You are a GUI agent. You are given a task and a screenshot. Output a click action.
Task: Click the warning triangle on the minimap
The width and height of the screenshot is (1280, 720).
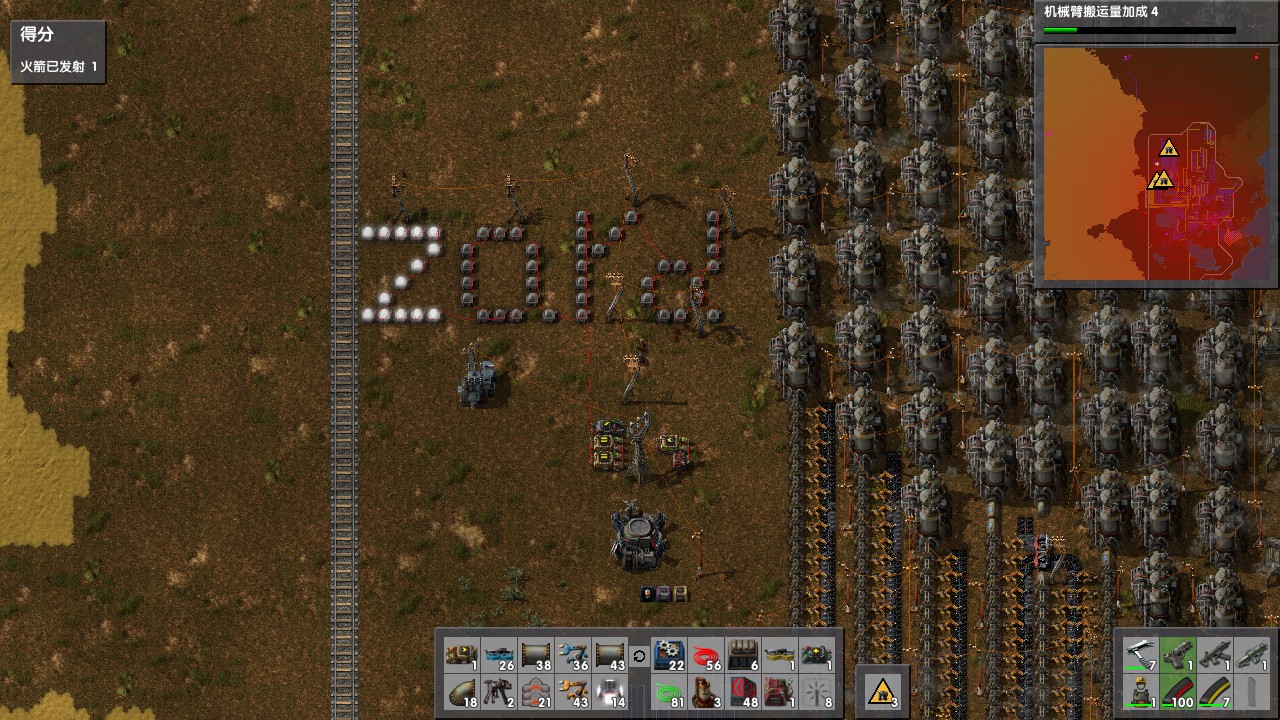(1170, 150)
